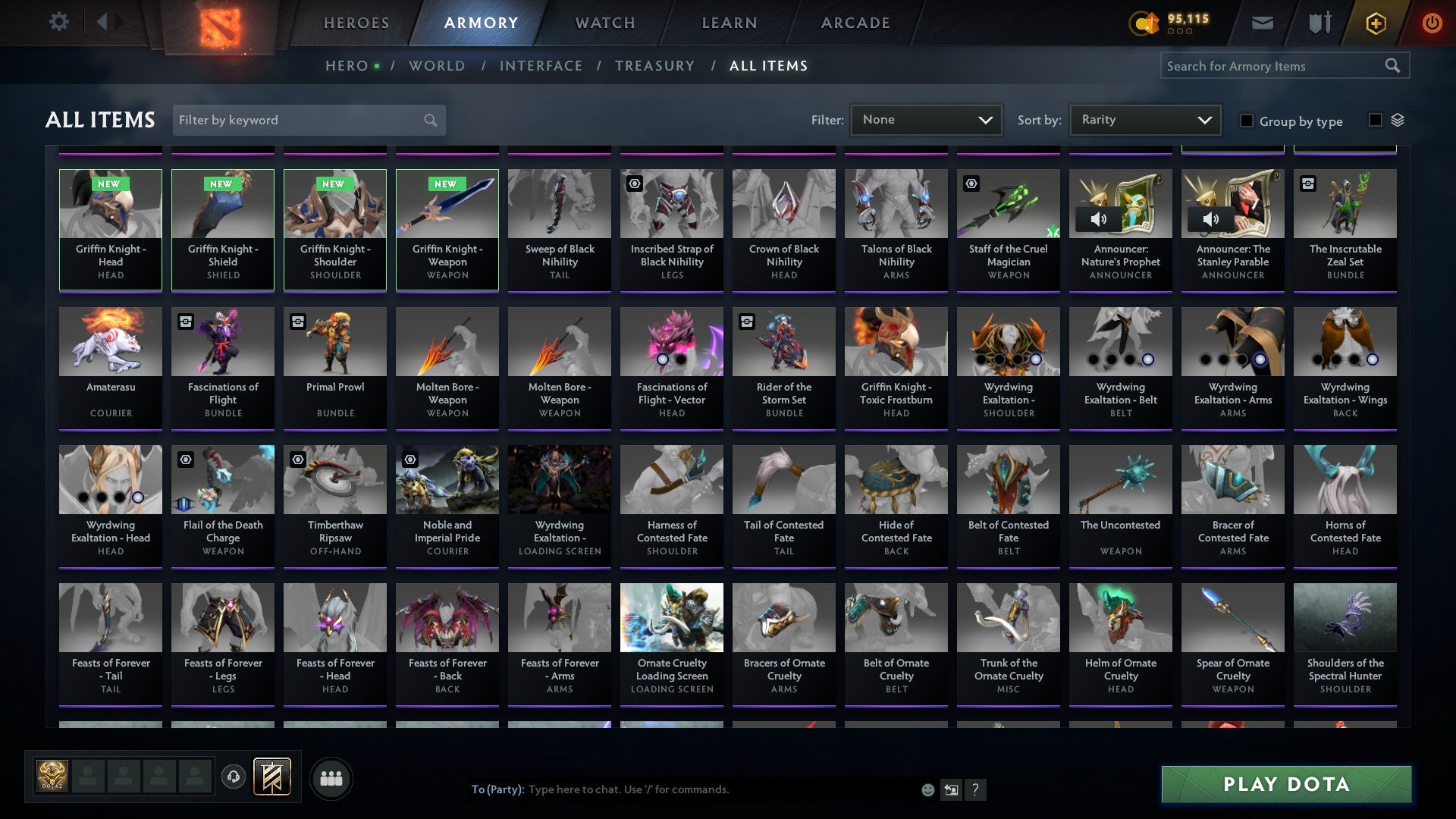Viewport: 1456px width, 819px height.
Task: Open the emoticon picker in the chat bar
Action: [x=927, y=789]
